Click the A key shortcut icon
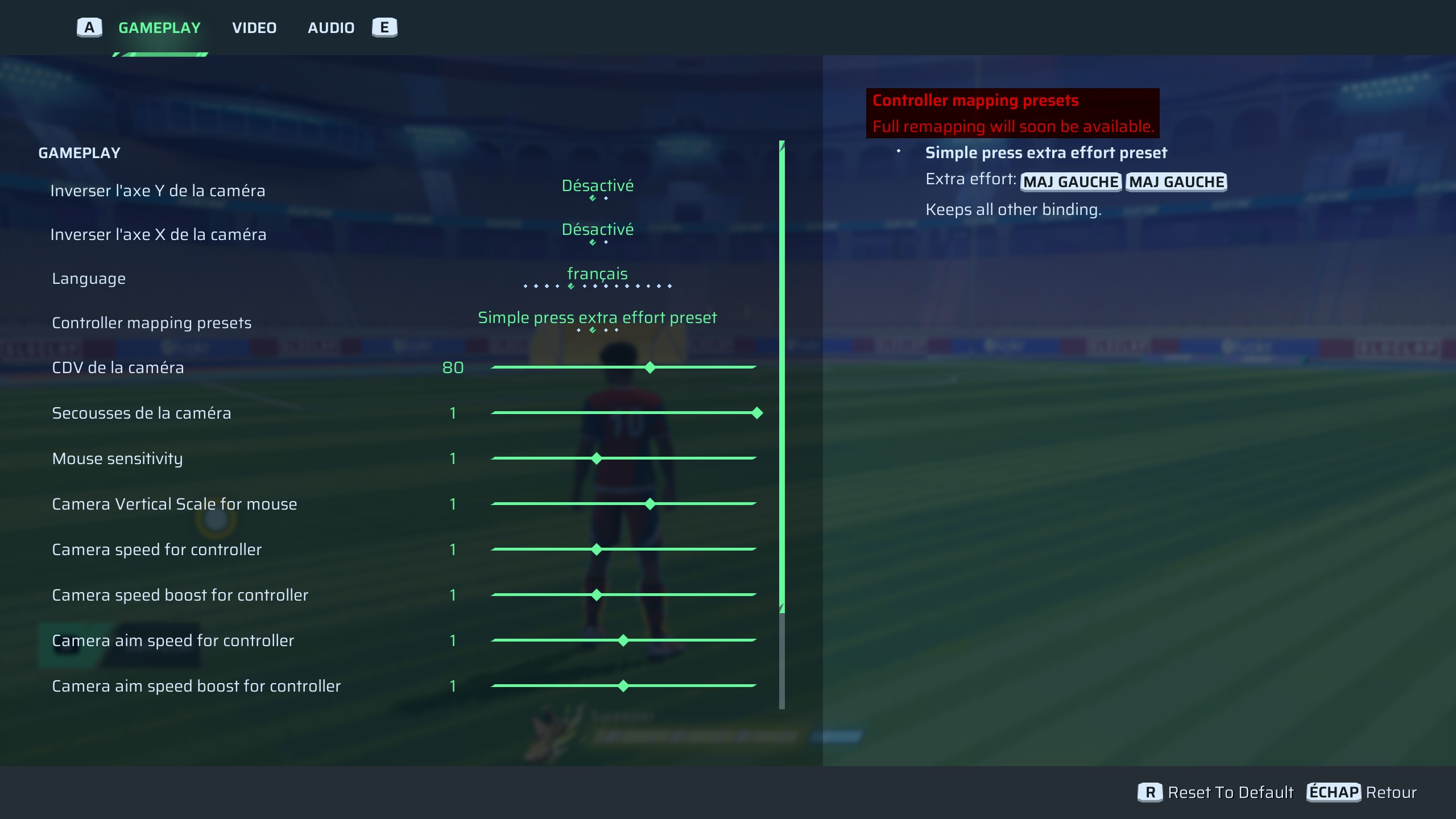Screen dimensions: 1456x819 (x=88, y=27)
